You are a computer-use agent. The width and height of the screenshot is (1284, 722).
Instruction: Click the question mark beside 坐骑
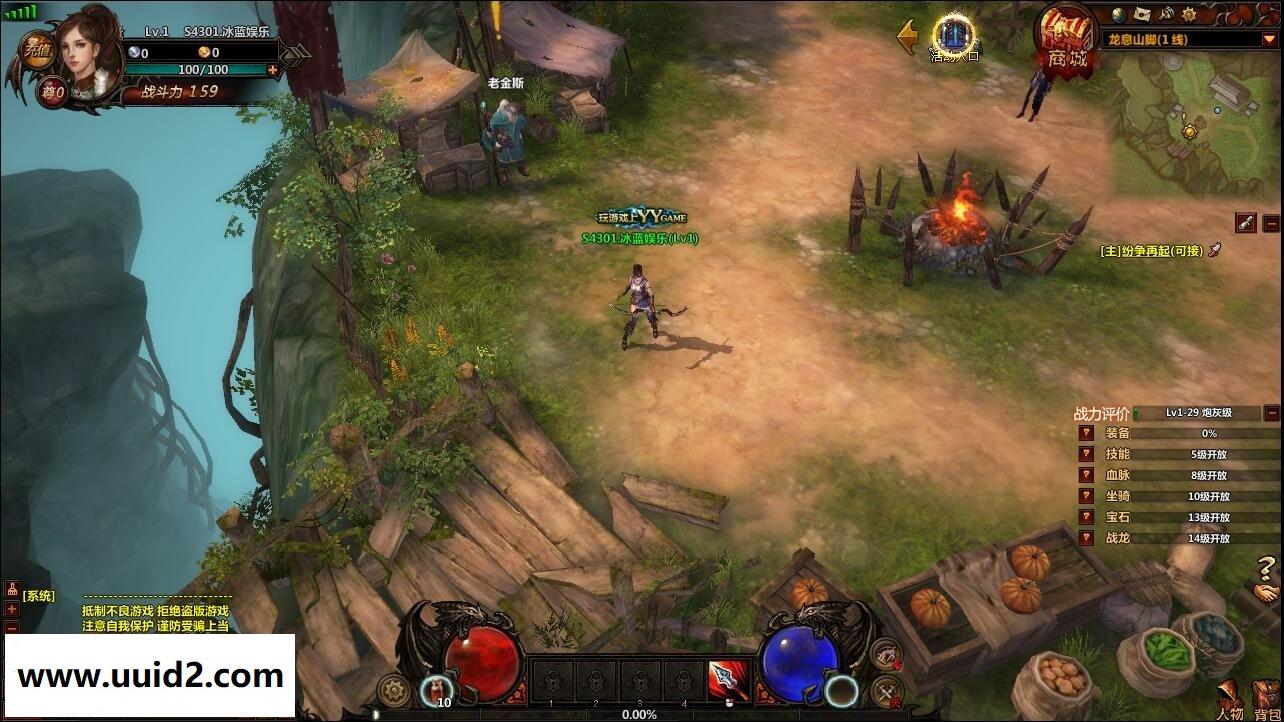(1086, 496)
